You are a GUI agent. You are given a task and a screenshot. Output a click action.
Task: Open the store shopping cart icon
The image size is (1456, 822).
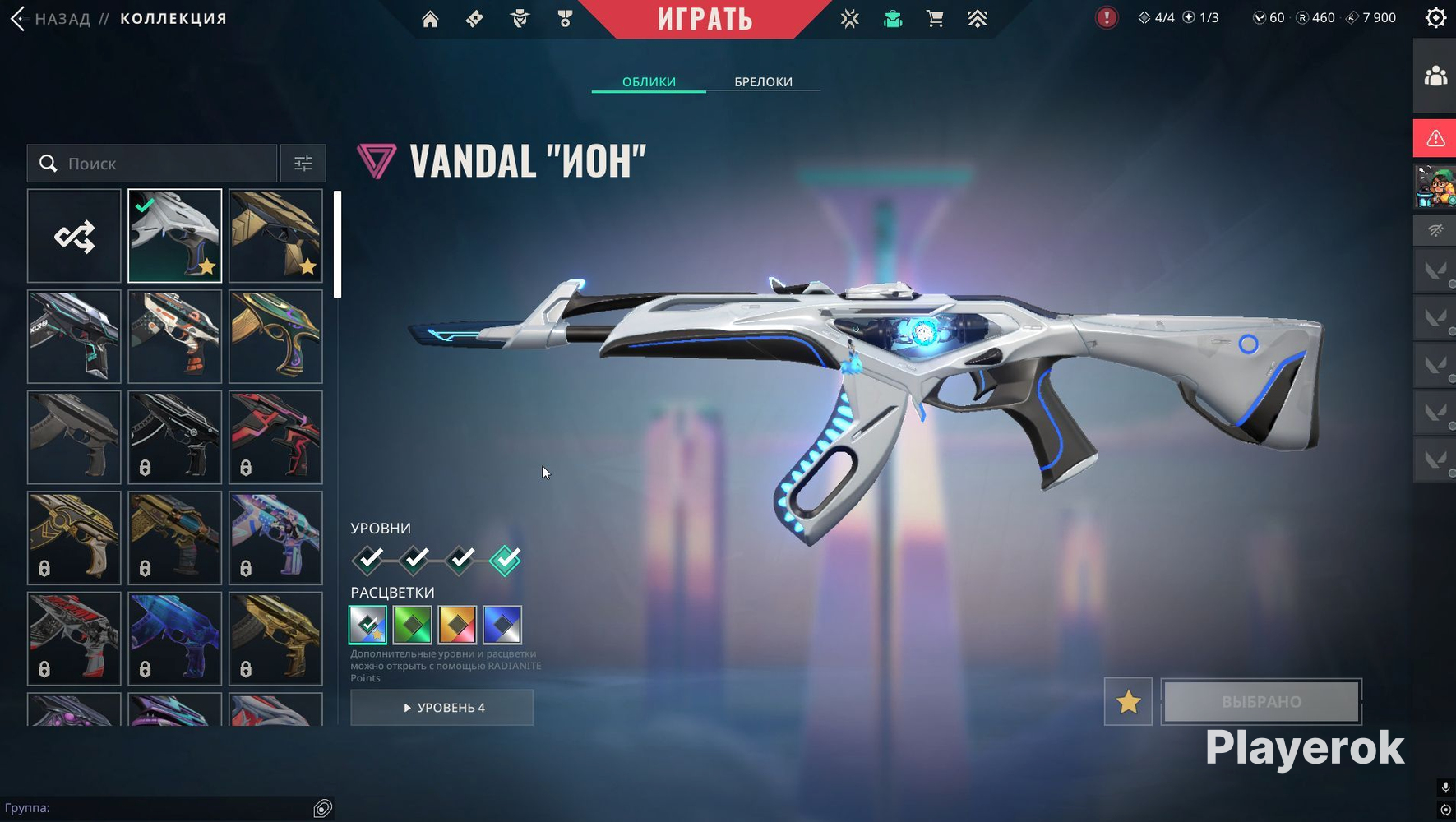(x=935, y=19)
